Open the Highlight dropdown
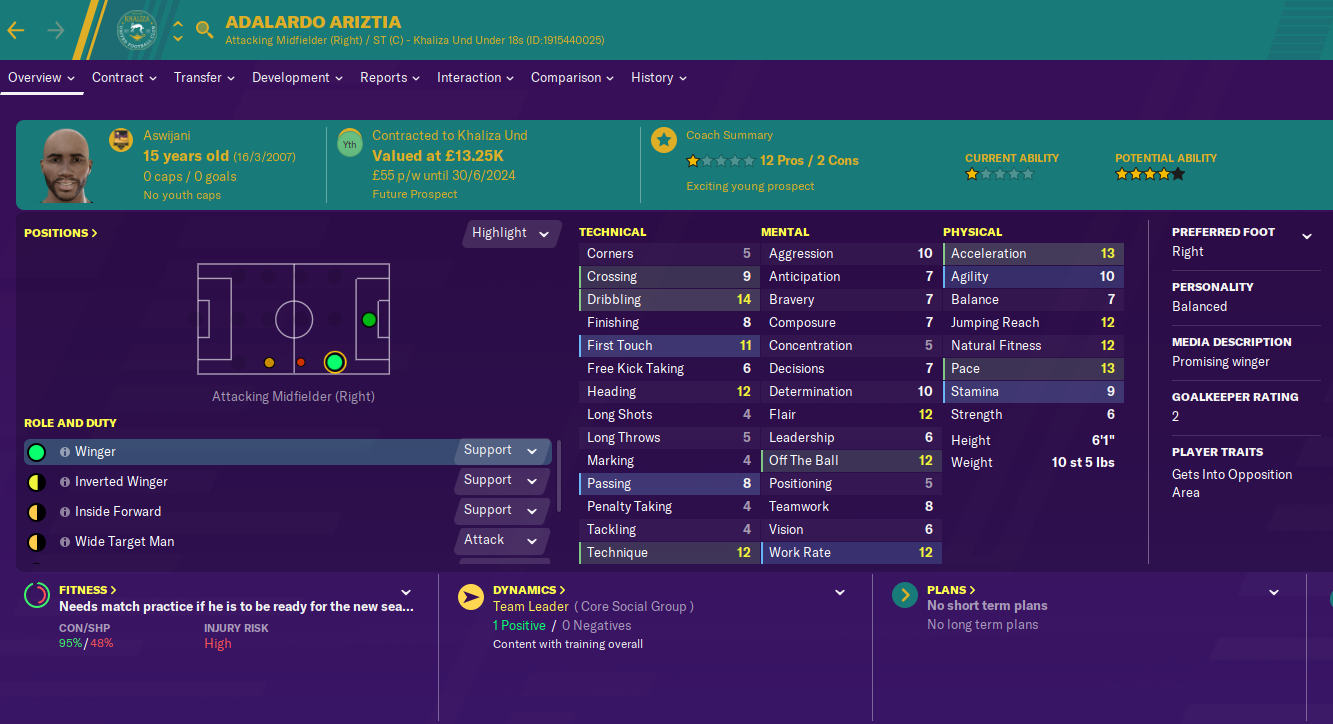The height and width of the screenshot is (724, 1333). [x=511, y=233]
